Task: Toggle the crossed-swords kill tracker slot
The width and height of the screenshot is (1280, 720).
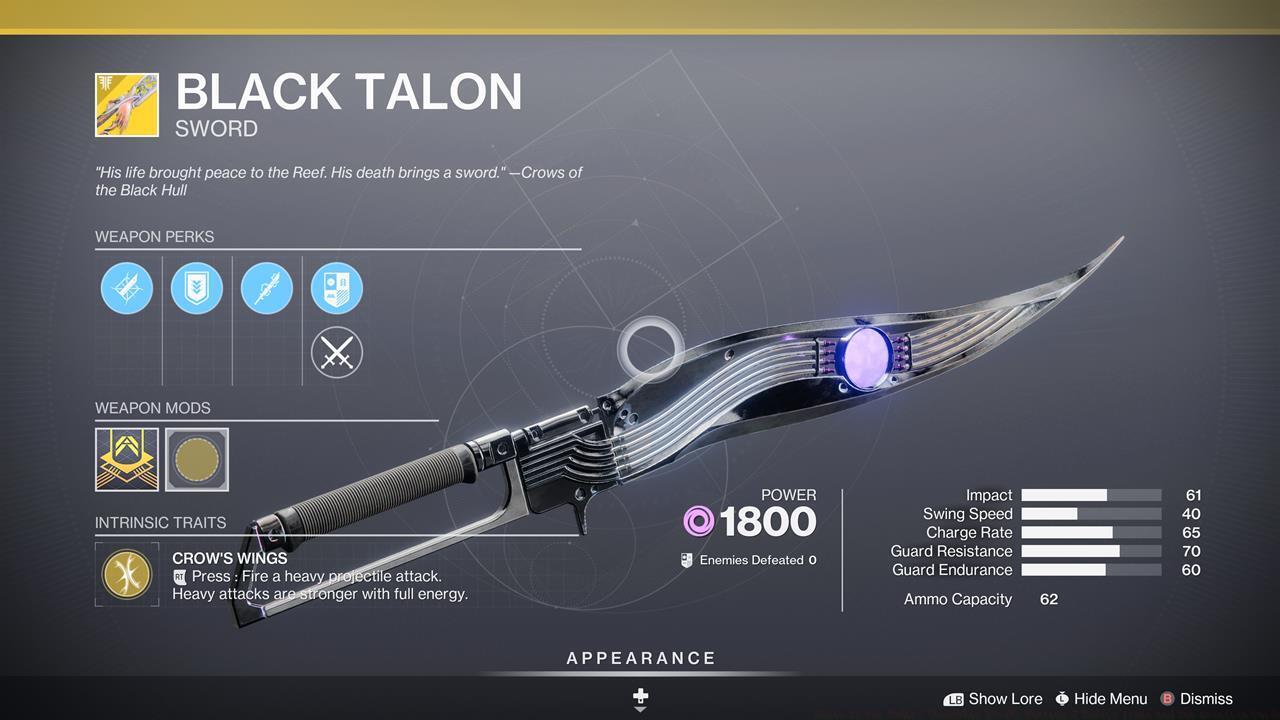Action: coord(337,352)
